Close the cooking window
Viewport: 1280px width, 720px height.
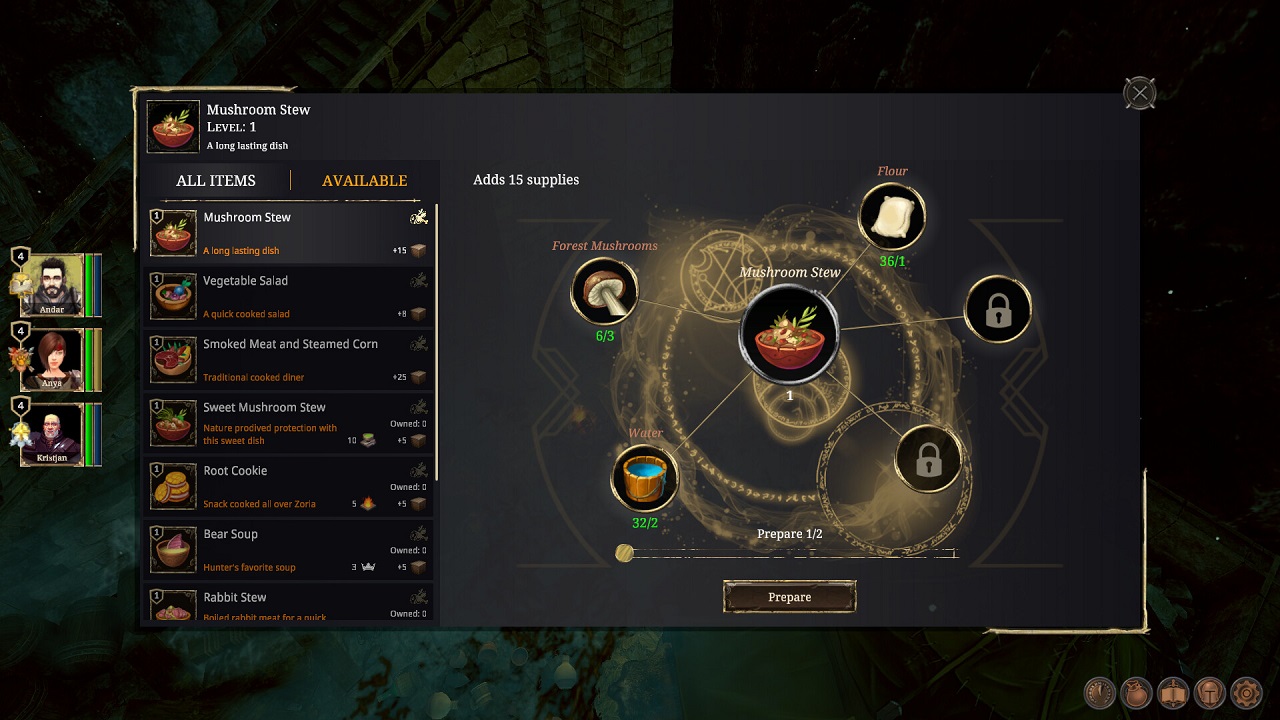tap(1139, 94)
